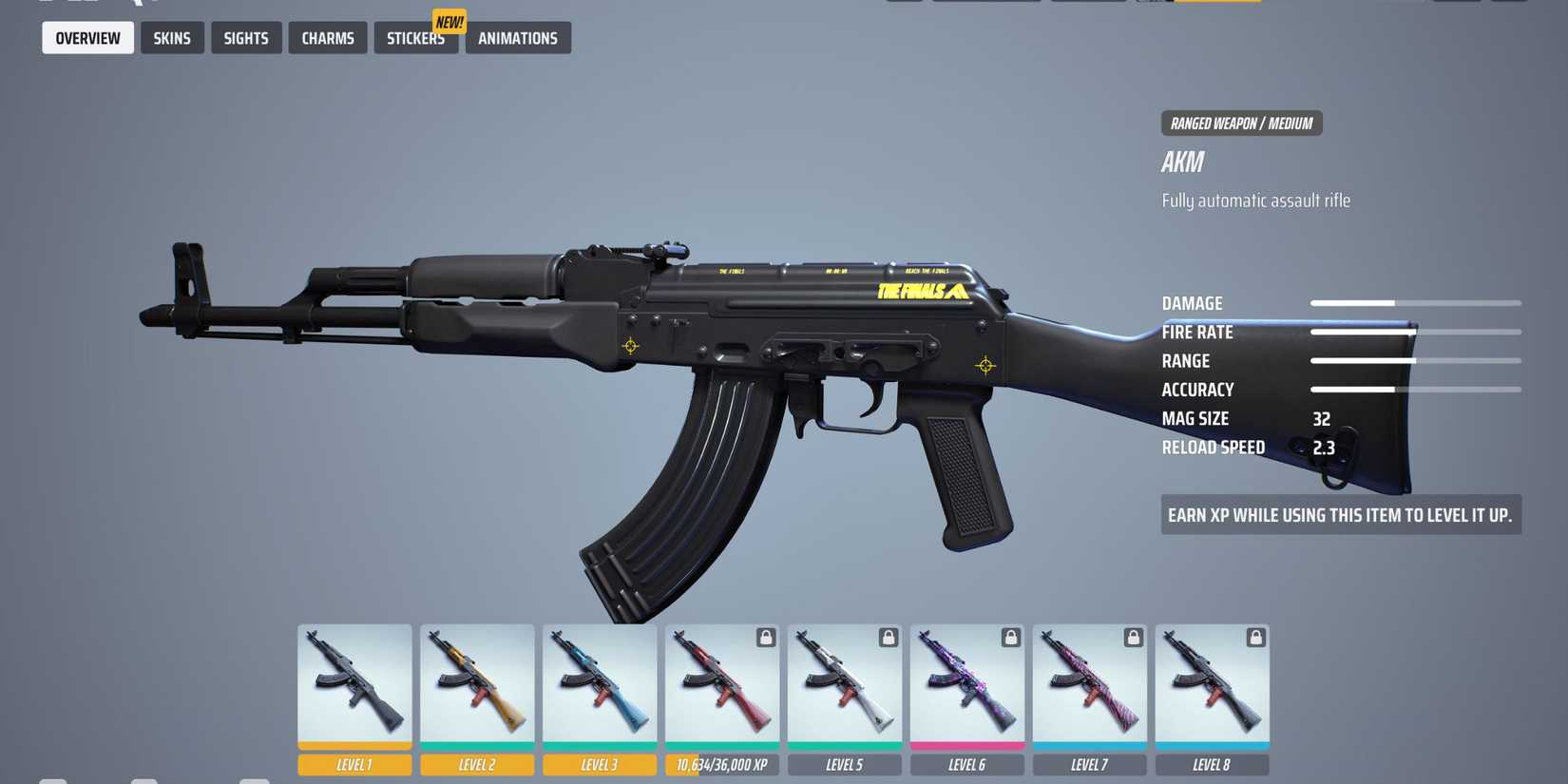This screenshot has height=784, width=1568.
Task: Click the lock icon on the Level 6 skin
Action: coord(1011,638)
